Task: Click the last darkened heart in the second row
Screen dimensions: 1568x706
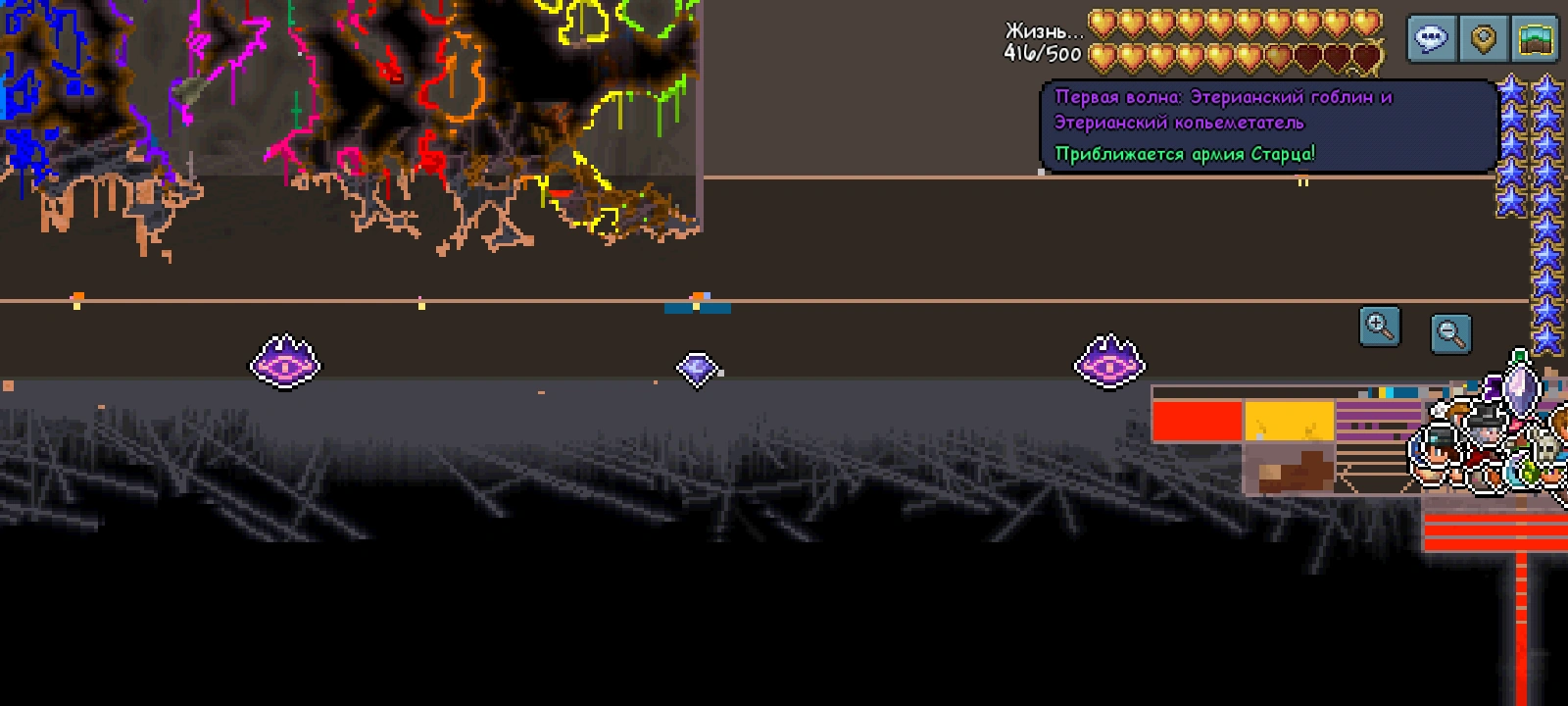Action: [1368, 57]
